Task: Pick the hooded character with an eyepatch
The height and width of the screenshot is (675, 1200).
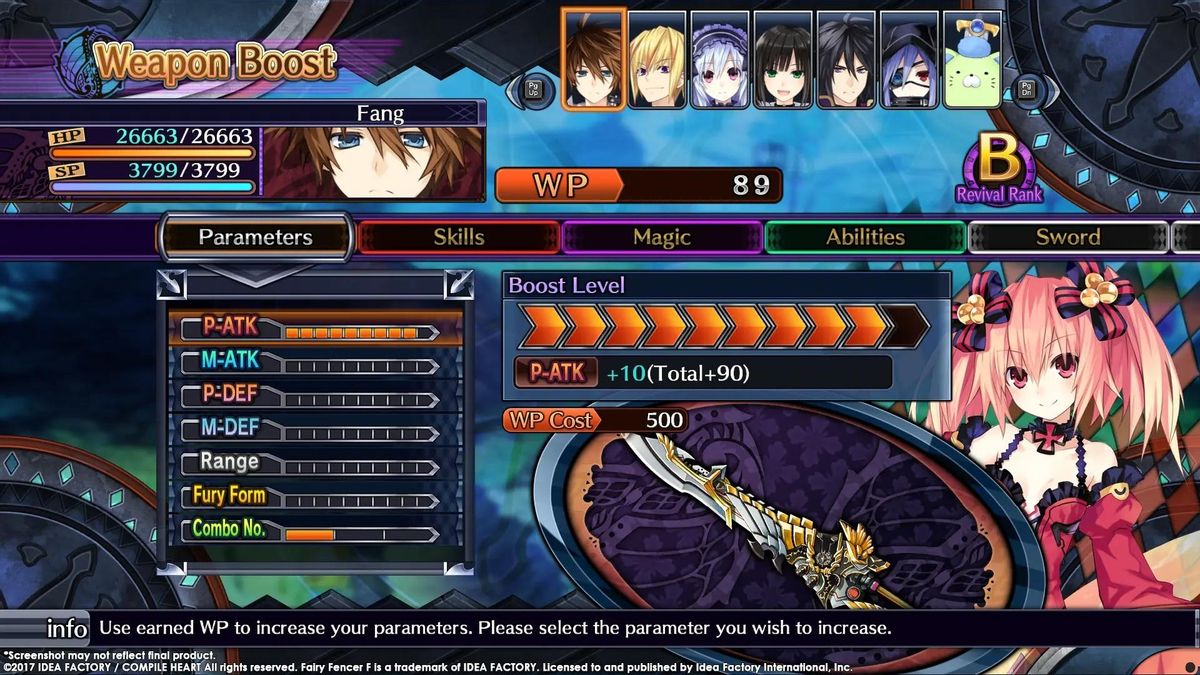Action: click(x=909, y=60)
